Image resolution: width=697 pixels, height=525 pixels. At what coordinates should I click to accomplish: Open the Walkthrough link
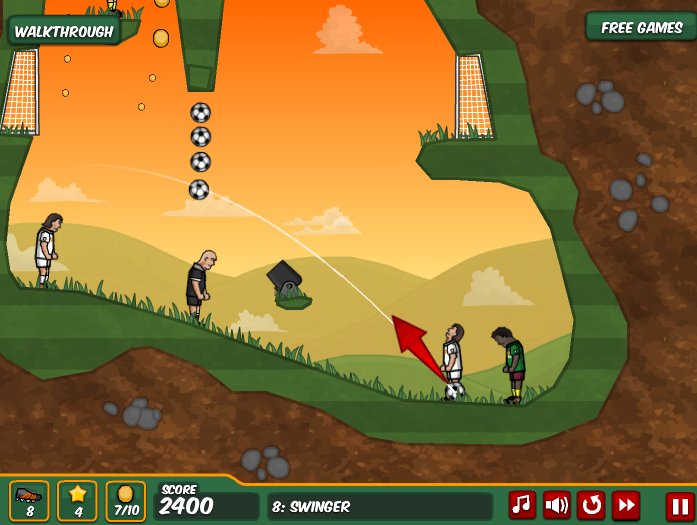[x=63, y=30]
